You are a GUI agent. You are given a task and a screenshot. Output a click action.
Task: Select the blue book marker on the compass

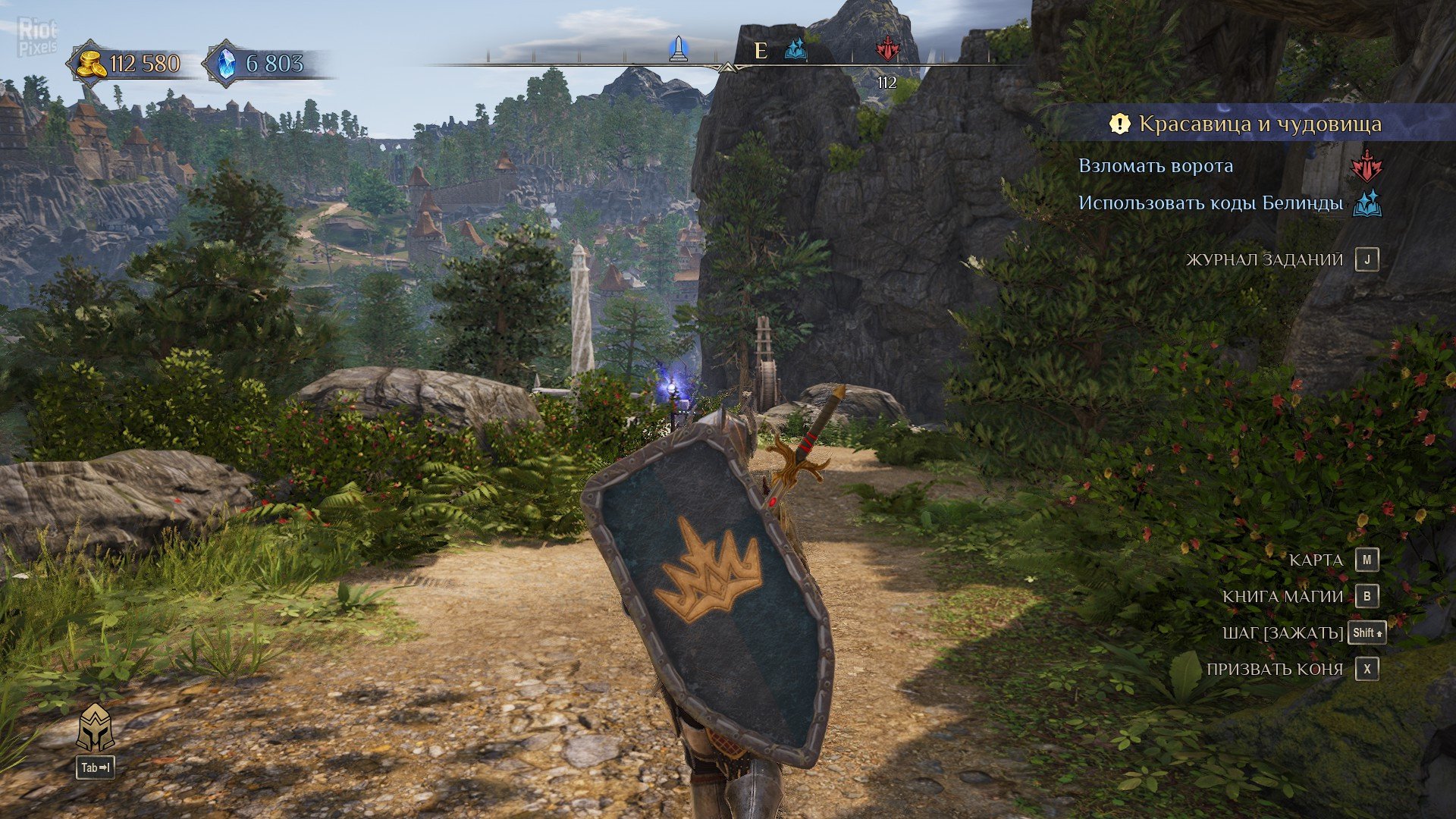[795, 50]
